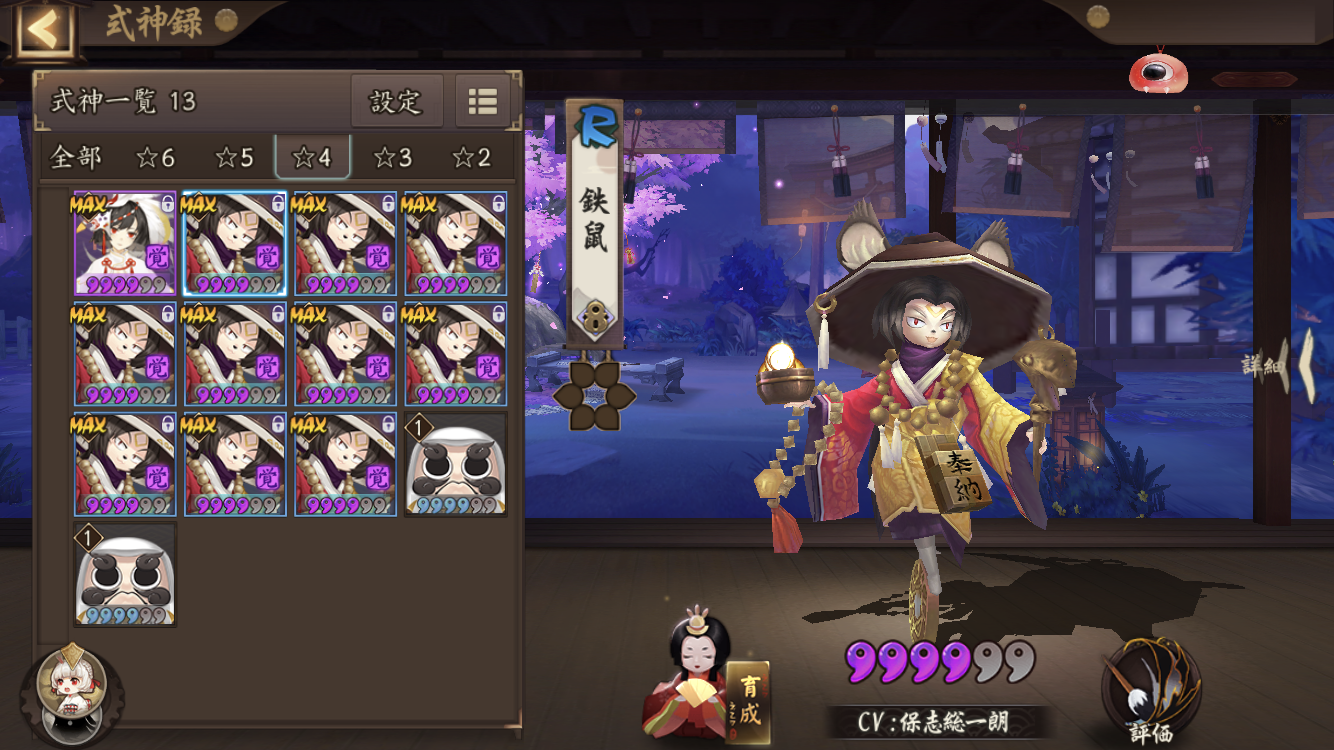Select the fox-mask shikigami with purple border

click(125, 244)
